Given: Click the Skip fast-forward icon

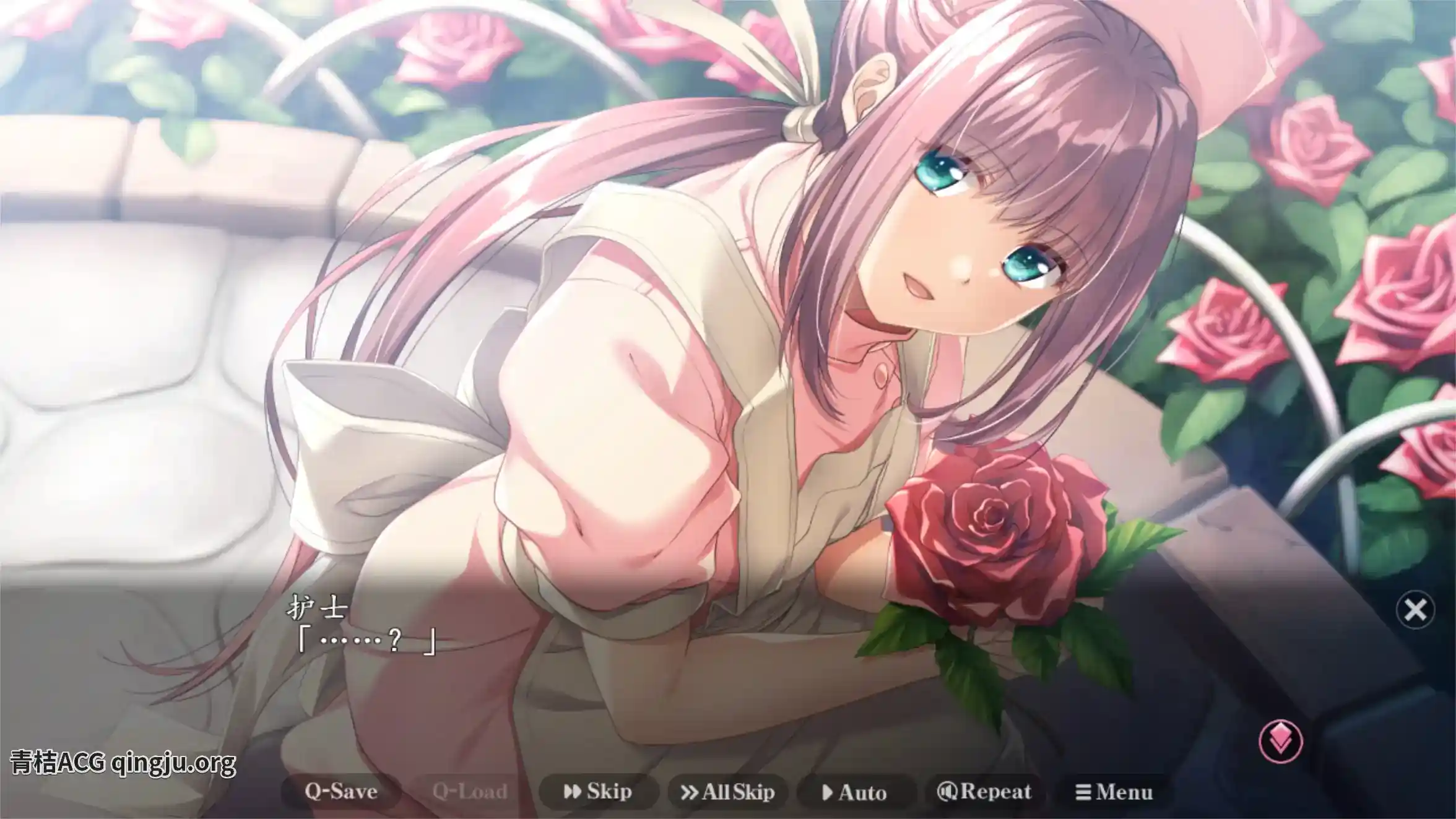Looking at the screenshot, I should point(574,791).
